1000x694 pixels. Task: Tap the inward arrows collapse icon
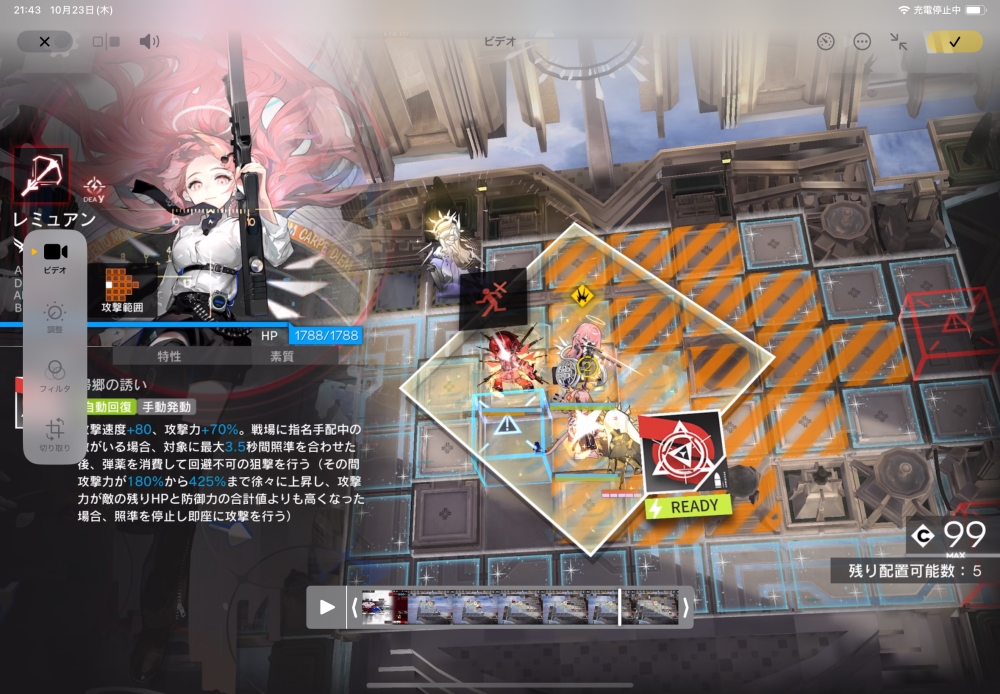pyautogui.click(x=898, y=41)
